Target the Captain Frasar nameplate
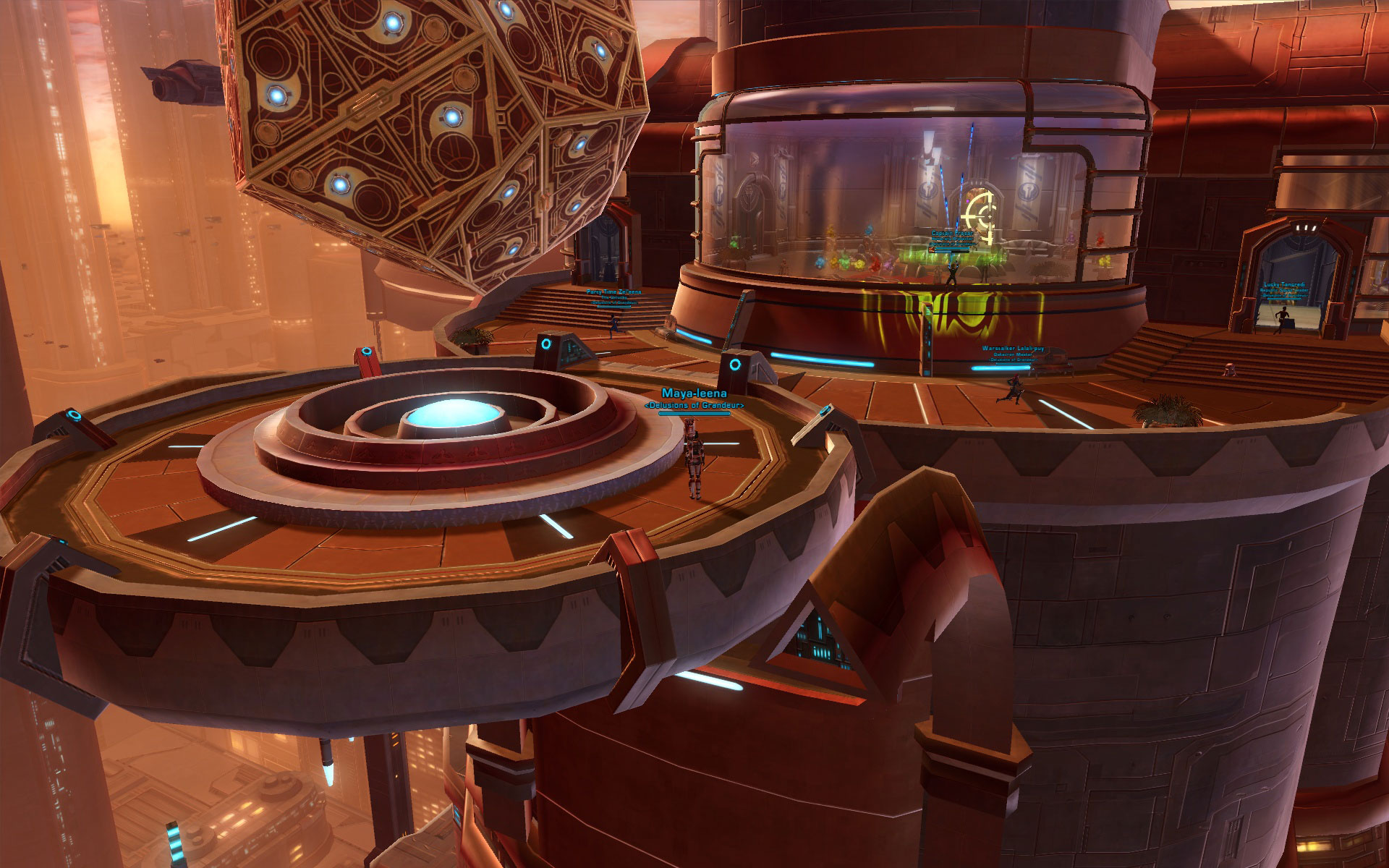Image resolution: width=1389 pixels, height=868 pixels. click(x=952, y=234)
